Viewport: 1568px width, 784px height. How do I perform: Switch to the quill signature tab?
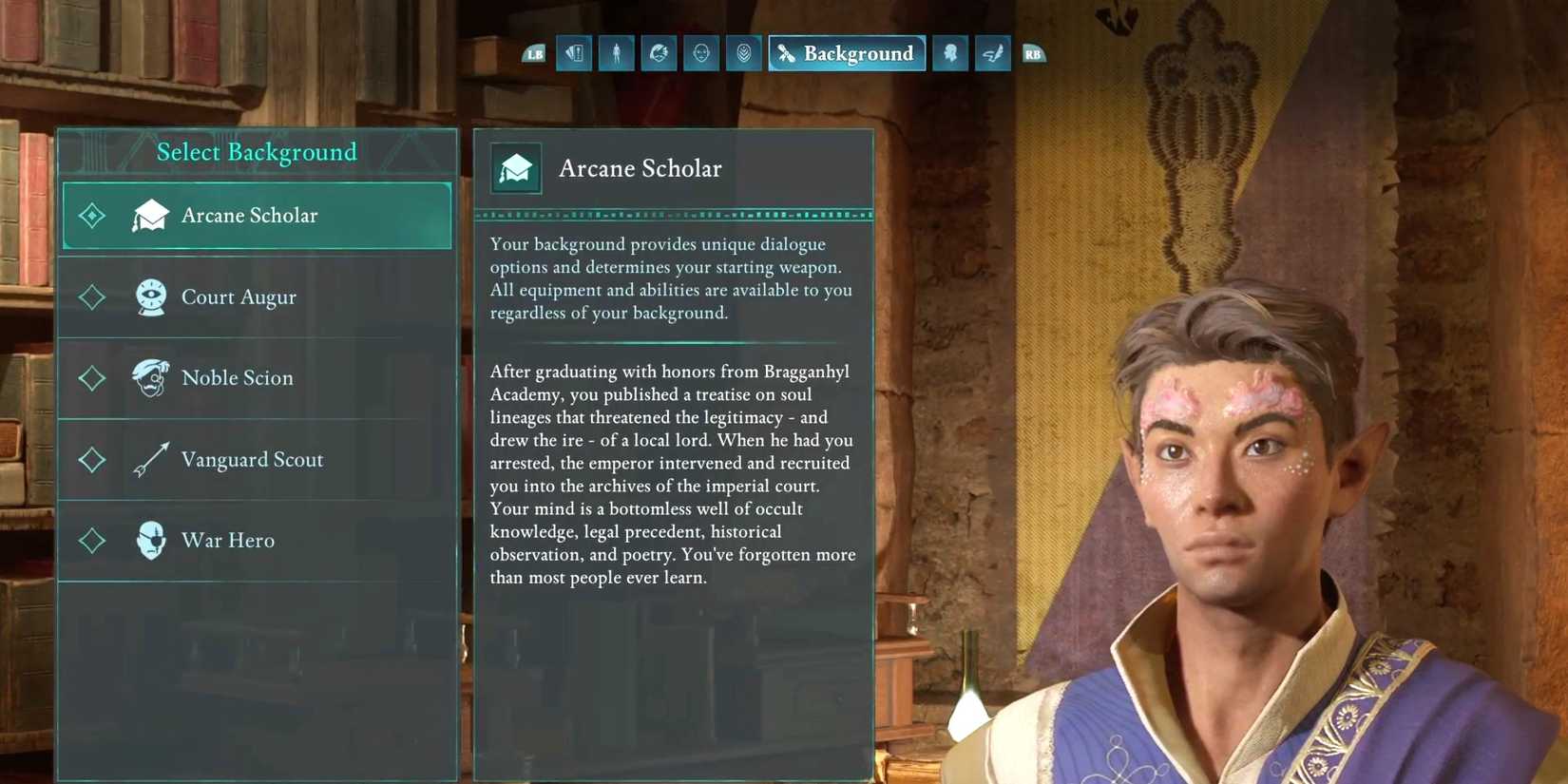pos(992,54)
